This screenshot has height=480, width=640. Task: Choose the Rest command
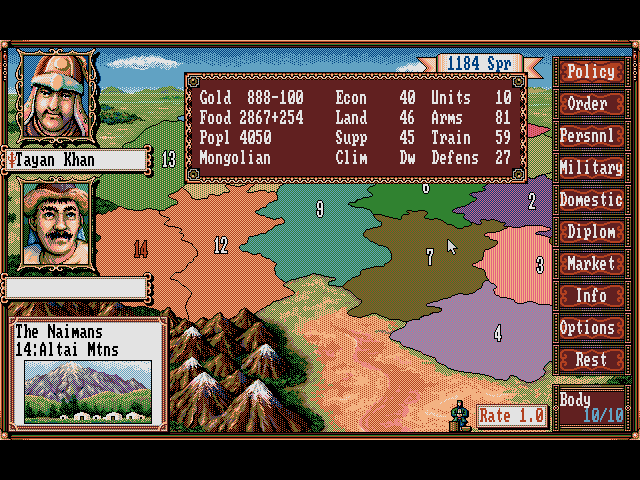(591, 360)
